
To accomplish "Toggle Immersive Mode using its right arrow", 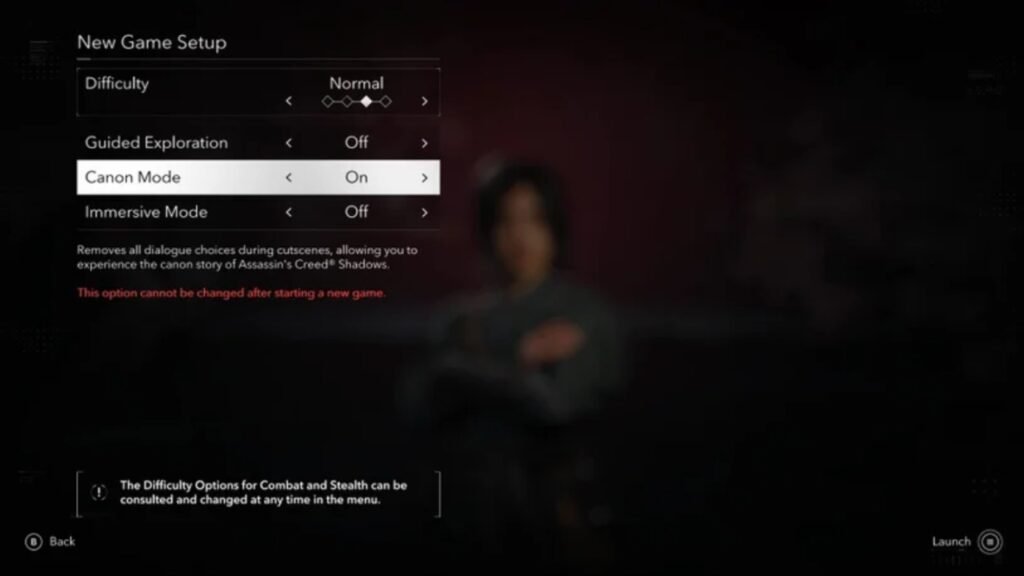I will [425, 212].
